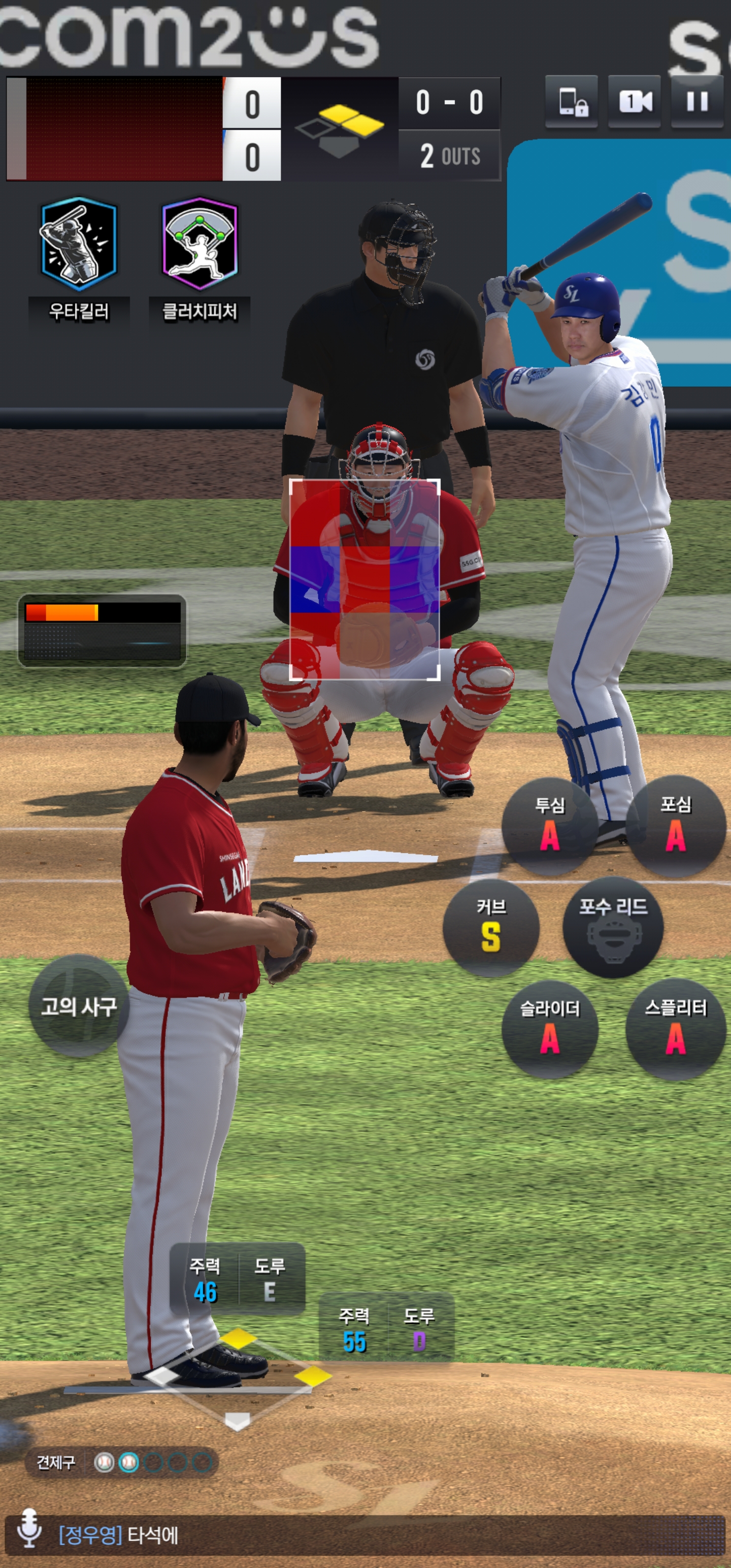Image resolution: width=731 pixels, height=1568 pixels.
Task: Switch the camera view
Action: (634, 102)
